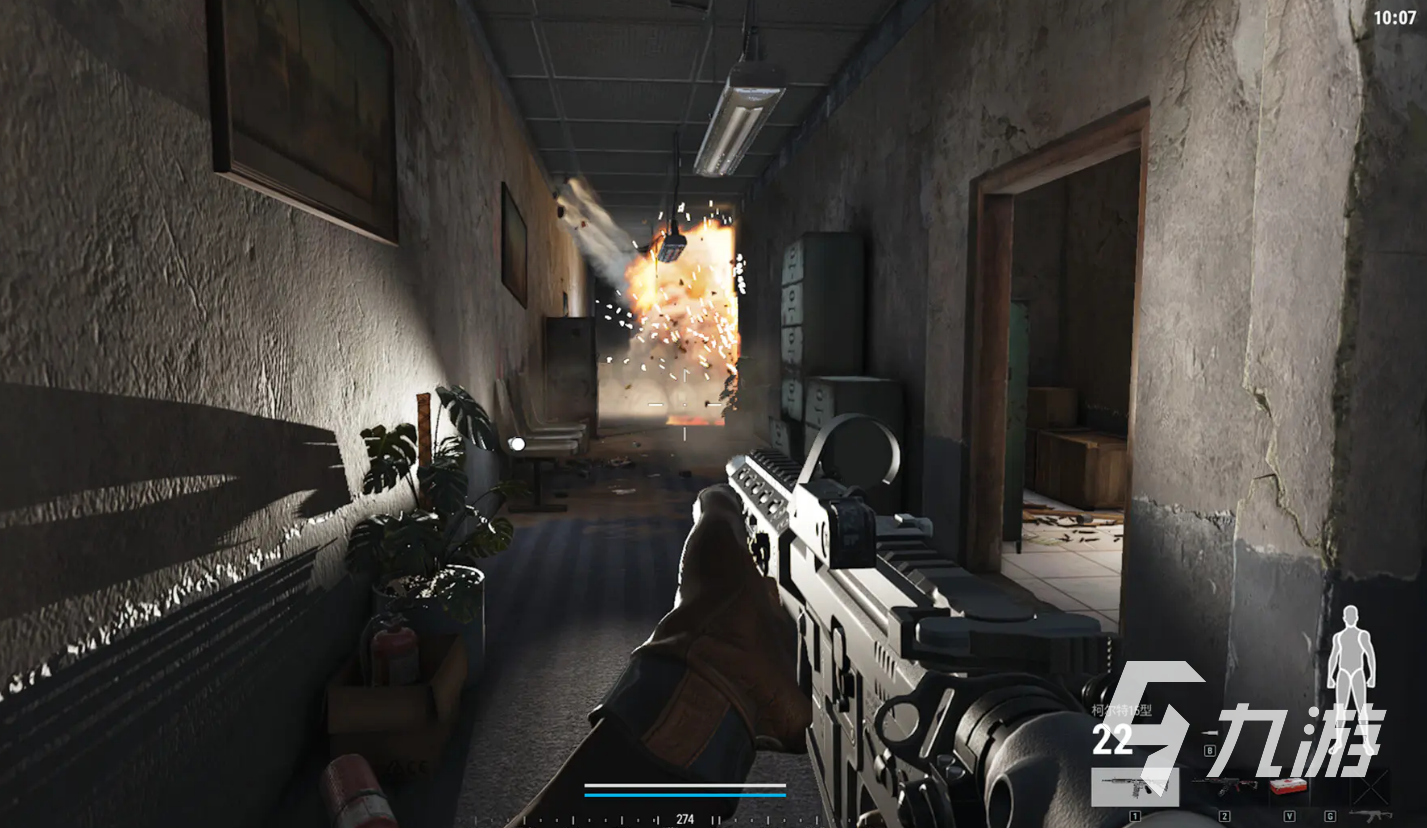Select the bullet ammo type icon
This screenshot has height=828, width=1427.
[x=1210, y=735]
